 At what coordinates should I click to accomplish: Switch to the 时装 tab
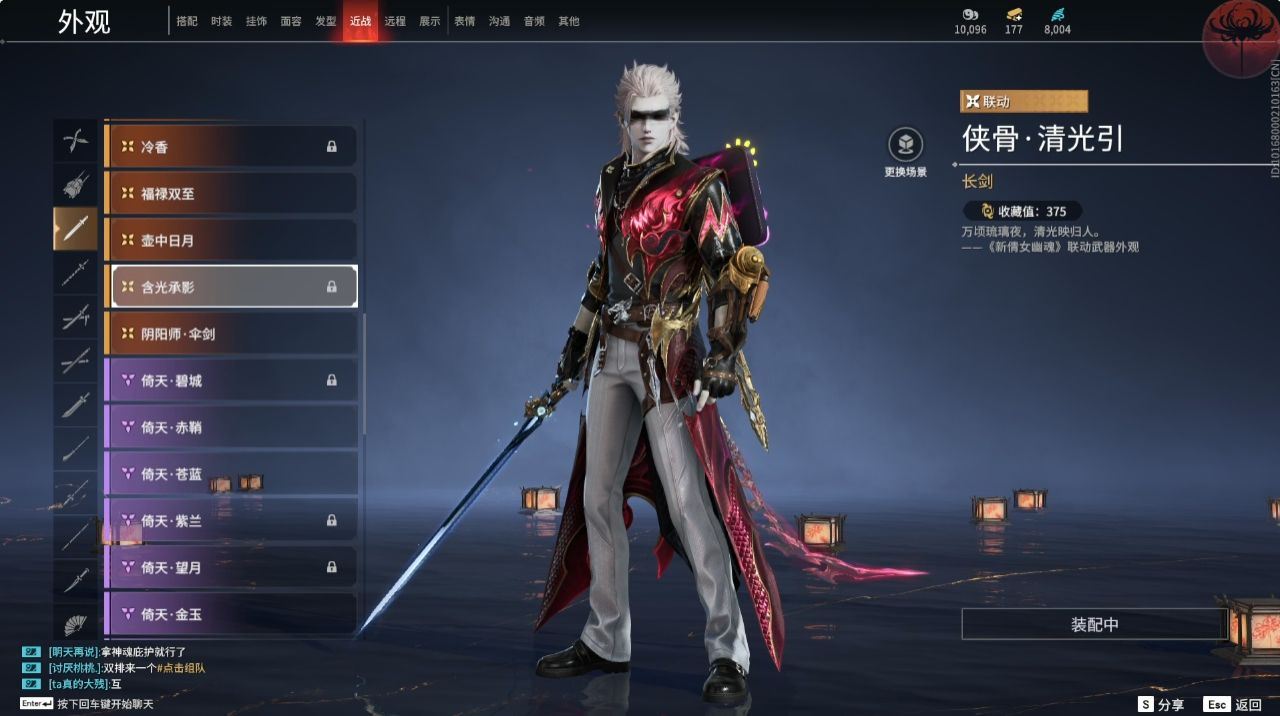click(x=221, y=21)
